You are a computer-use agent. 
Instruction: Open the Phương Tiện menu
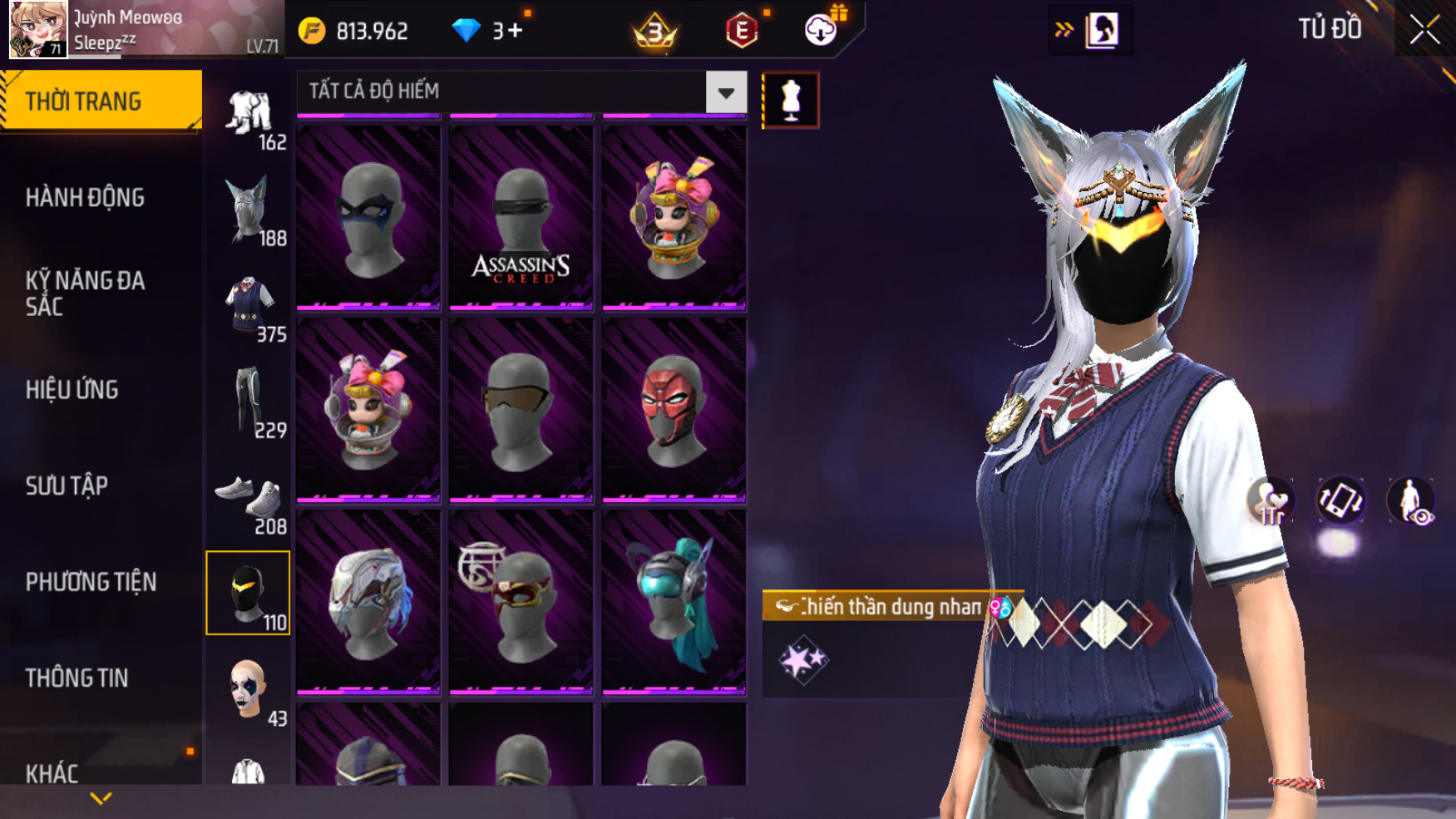coord(91,582)
